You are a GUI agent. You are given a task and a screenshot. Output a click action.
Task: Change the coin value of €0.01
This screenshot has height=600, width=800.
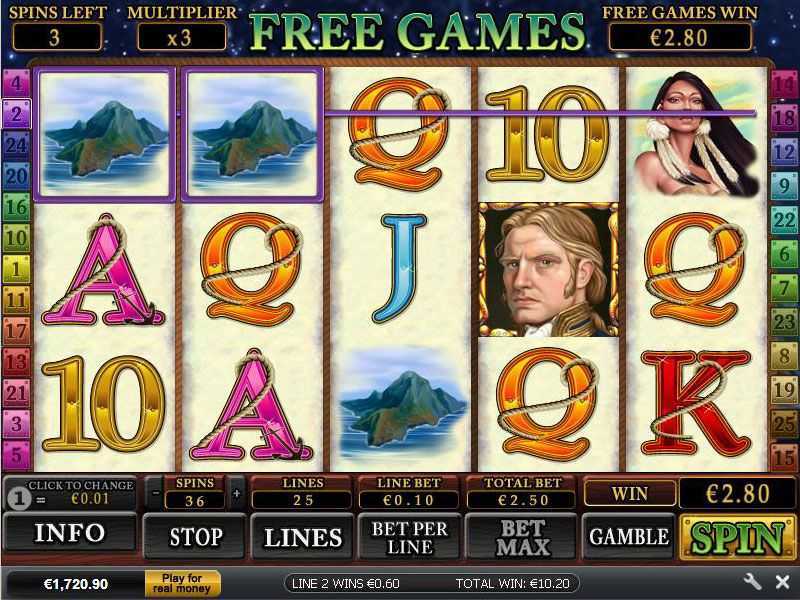pyautogui.click(x=69, y=493)
